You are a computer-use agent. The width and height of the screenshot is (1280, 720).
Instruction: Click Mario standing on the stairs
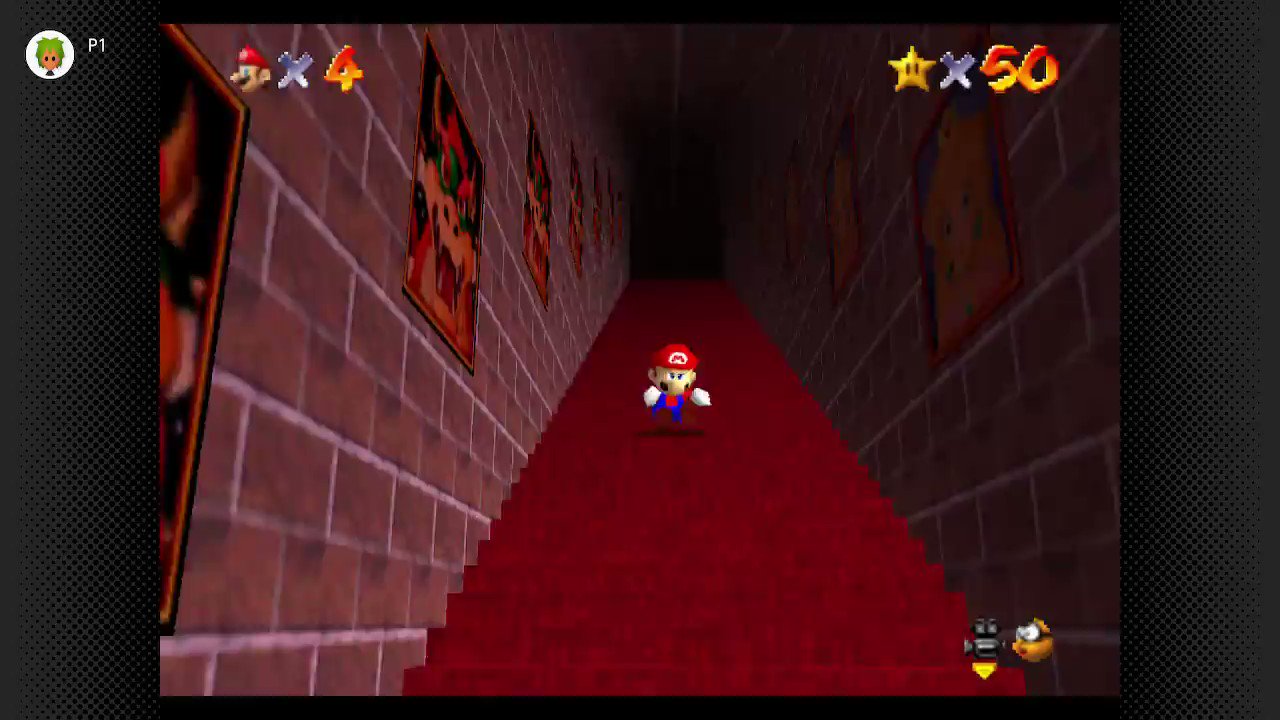click(672, 385)
